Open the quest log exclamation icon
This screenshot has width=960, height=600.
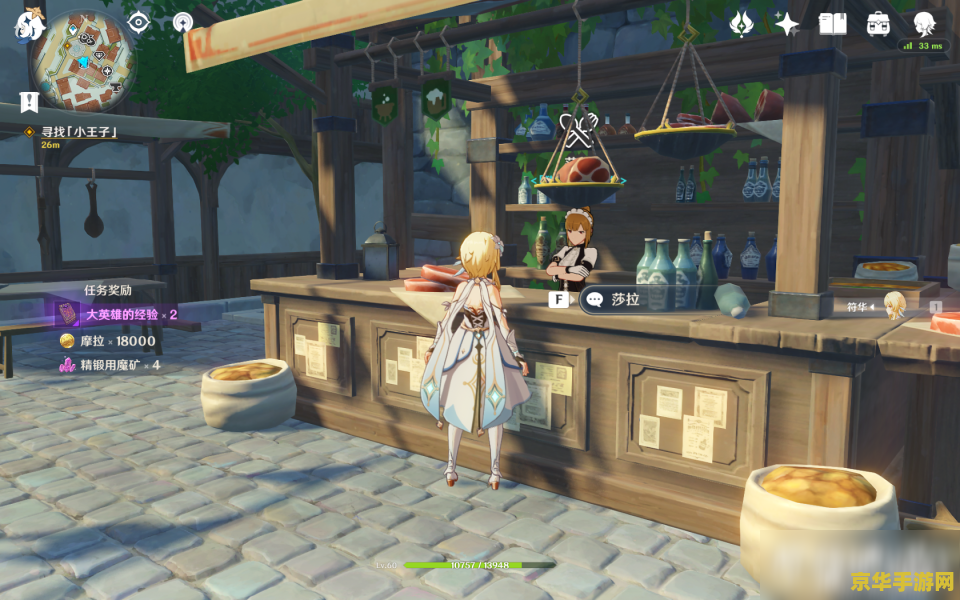[28, 101]
